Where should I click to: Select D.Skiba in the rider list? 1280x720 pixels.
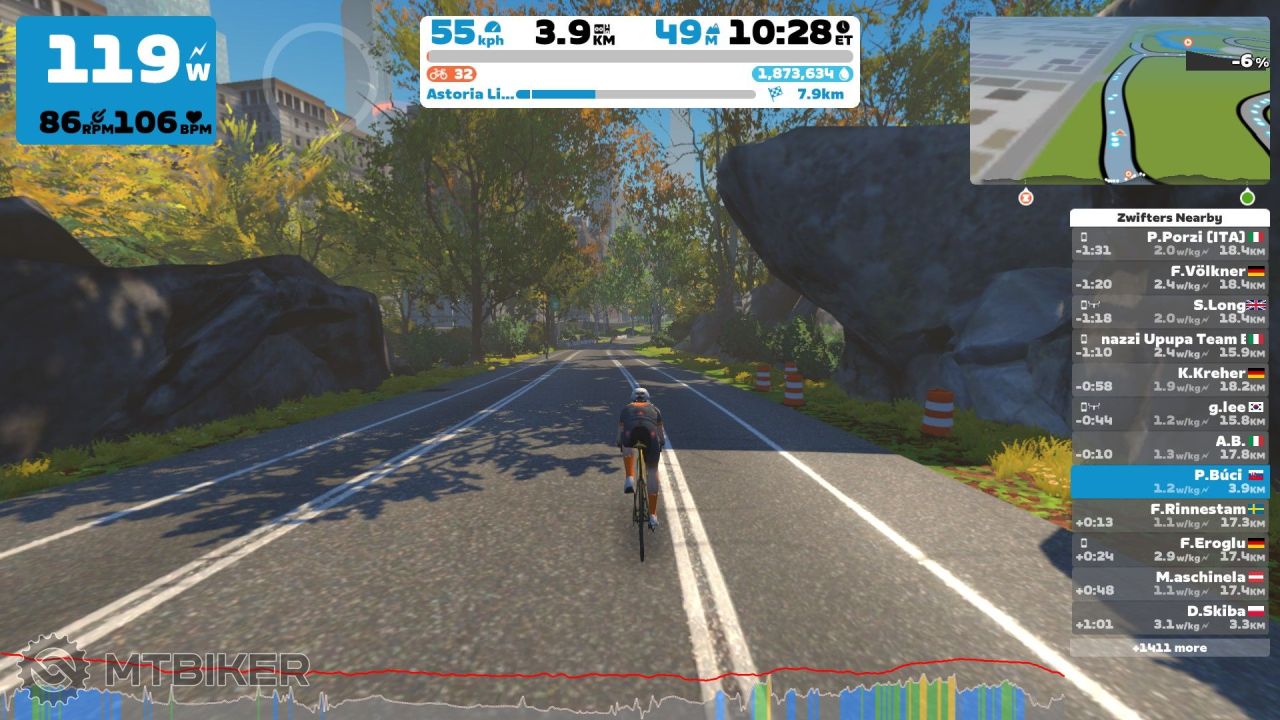pyautogui.click(x=1169, y=618)
